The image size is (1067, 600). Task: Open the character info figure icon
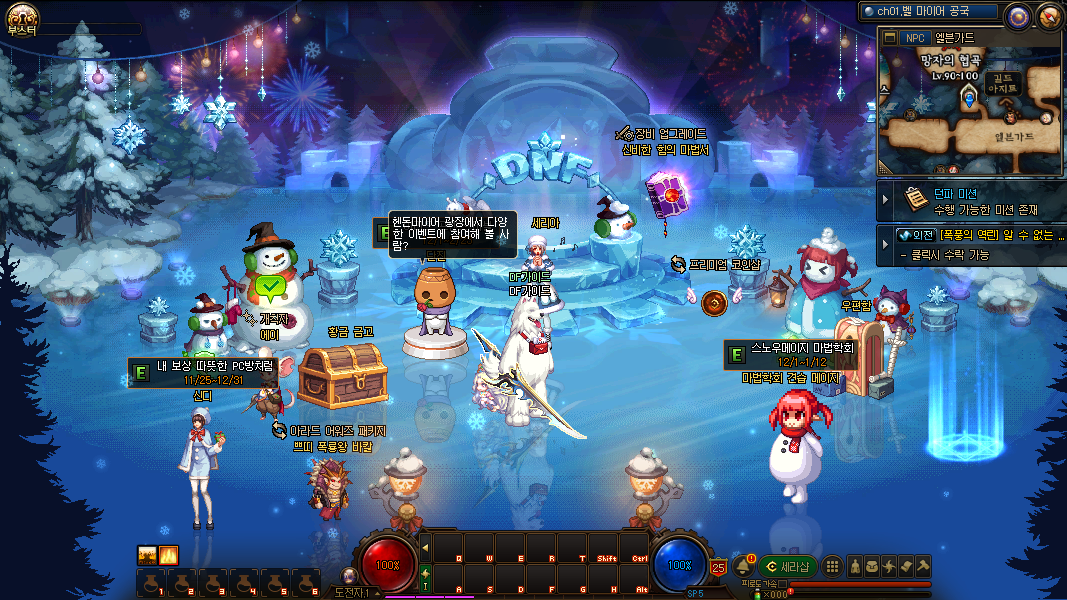pyautogui.click(x=855, y=566)
